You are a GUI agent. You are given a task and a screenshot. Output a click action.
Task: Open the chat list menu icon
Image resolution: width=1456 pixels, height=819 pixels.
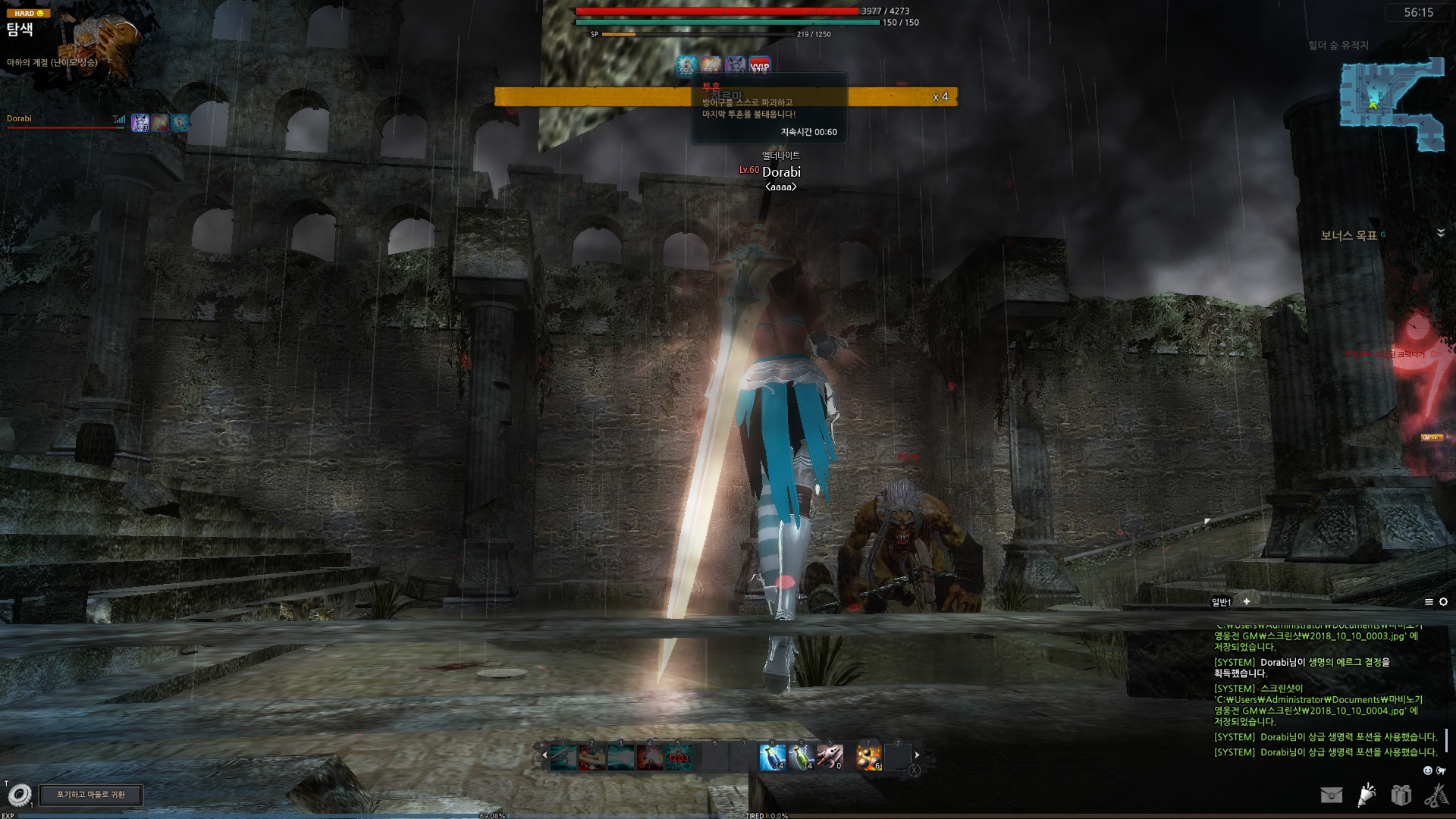point(1429,602)
